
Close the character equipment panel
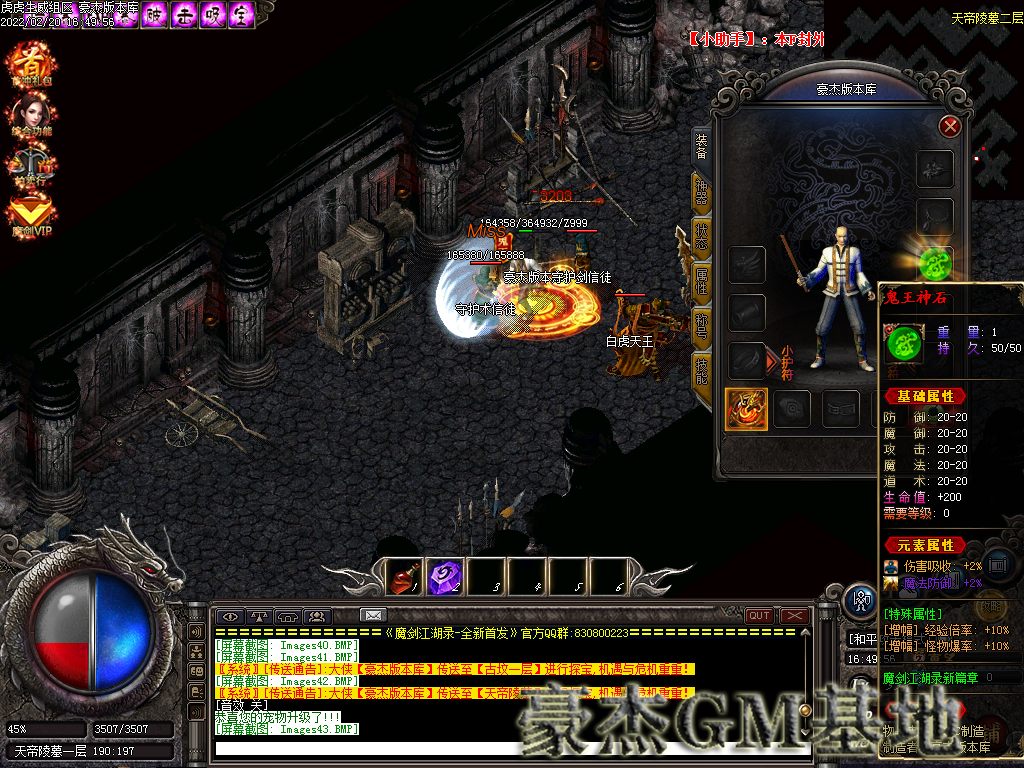click(x=950, y=126)
